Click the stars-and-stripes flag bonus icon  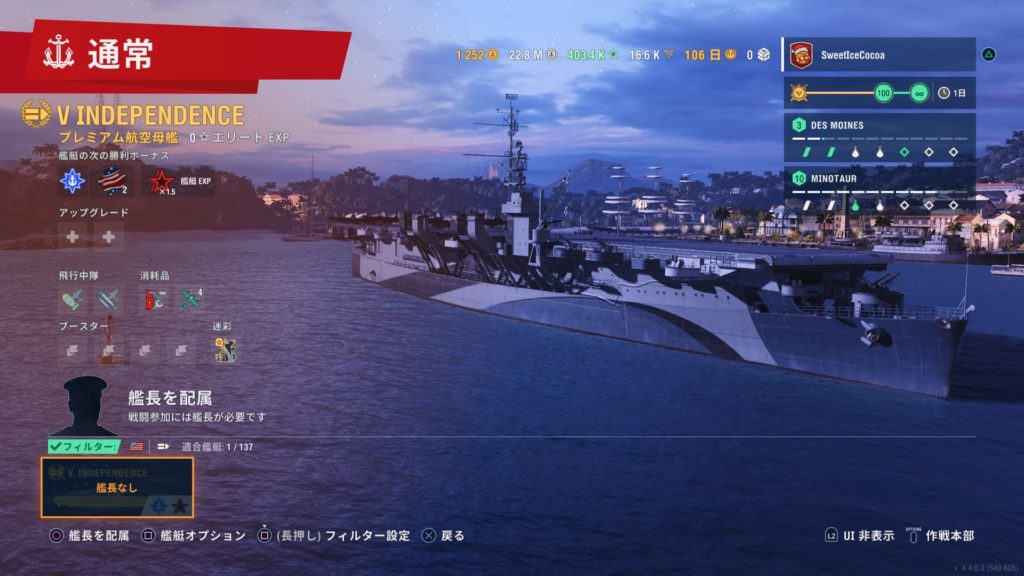click(x=113, y=181)
